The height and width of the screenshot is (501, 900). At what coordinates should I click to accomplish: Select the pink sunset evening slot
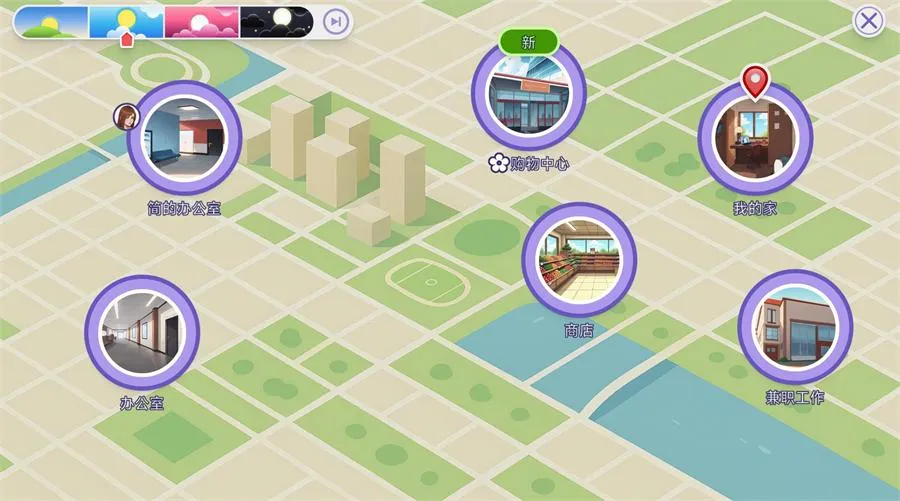click(x=201, y=21)
